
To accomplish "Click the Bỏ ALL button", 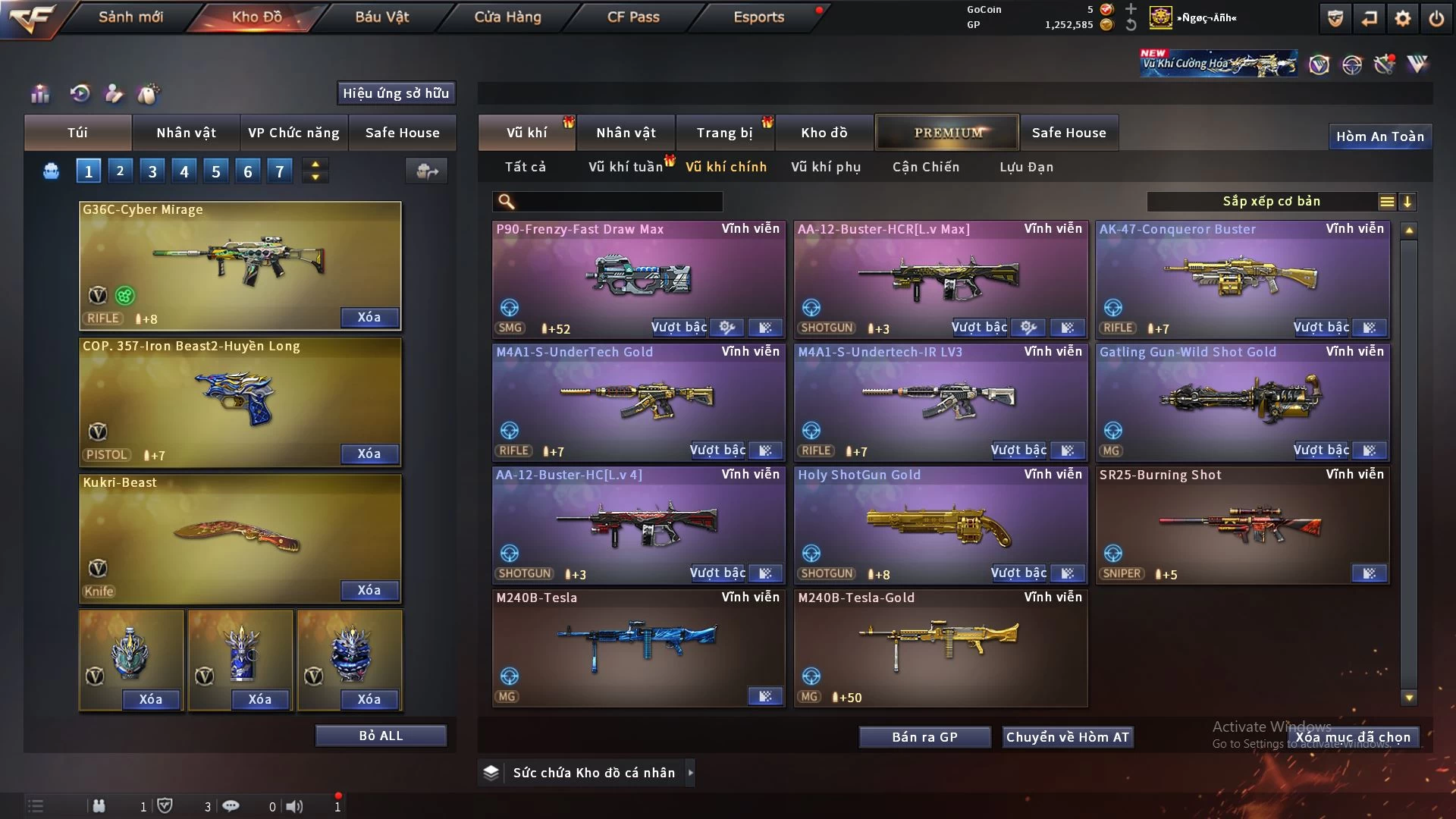I will click(381, 736).
